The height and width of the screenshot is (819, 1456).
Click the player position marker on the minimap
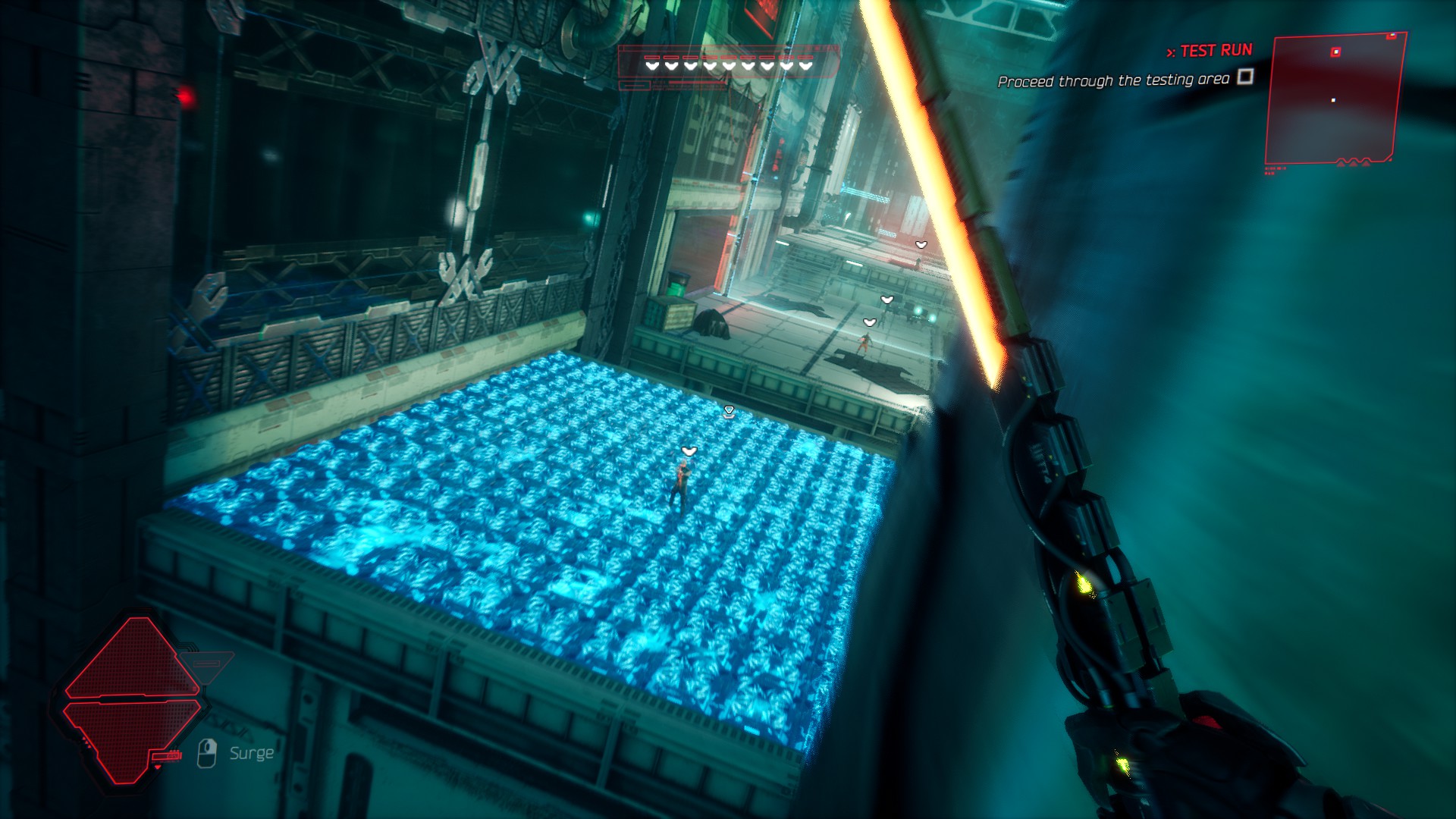point(1333,100)
